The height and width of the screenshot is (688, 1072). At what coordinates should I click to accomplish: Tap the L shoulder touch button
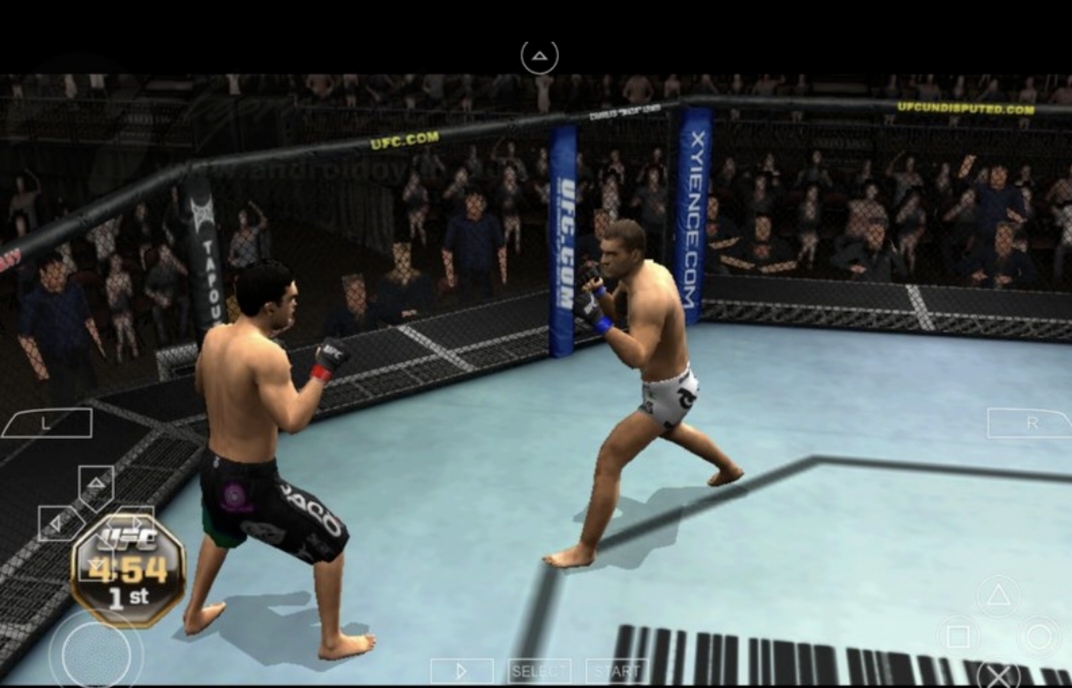point(47,423)
